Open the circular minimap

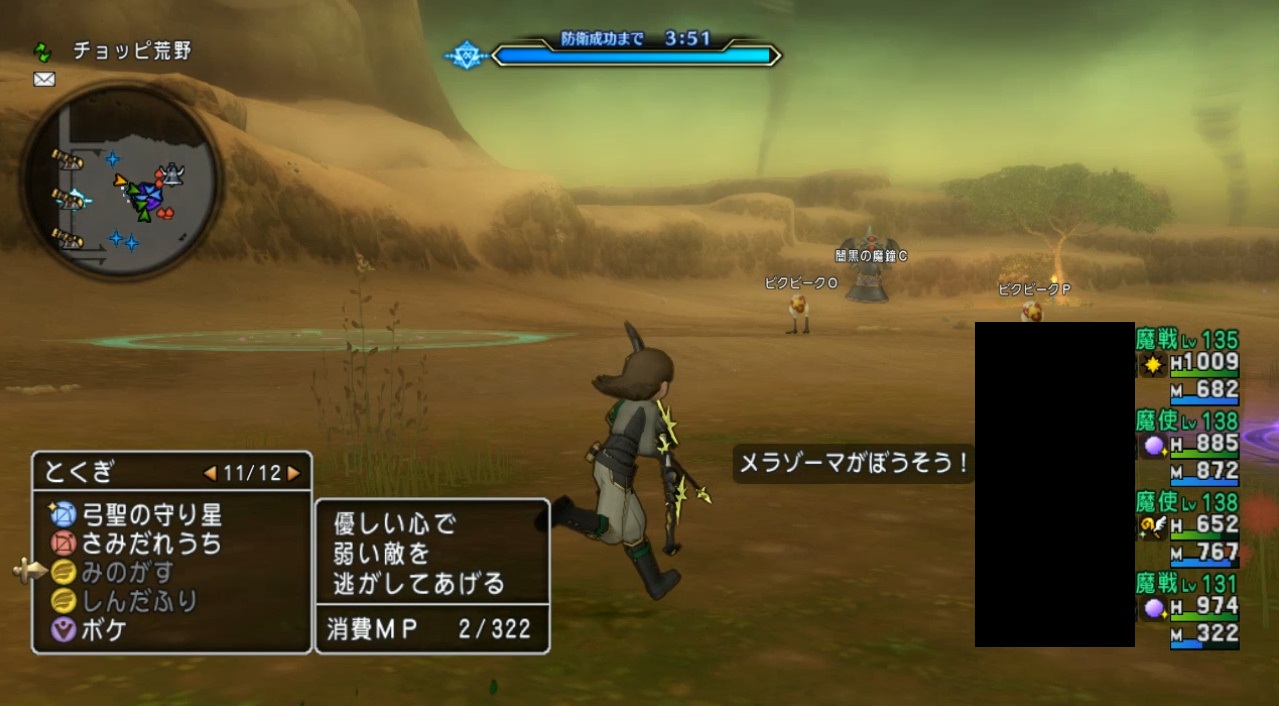pos(120,182)
